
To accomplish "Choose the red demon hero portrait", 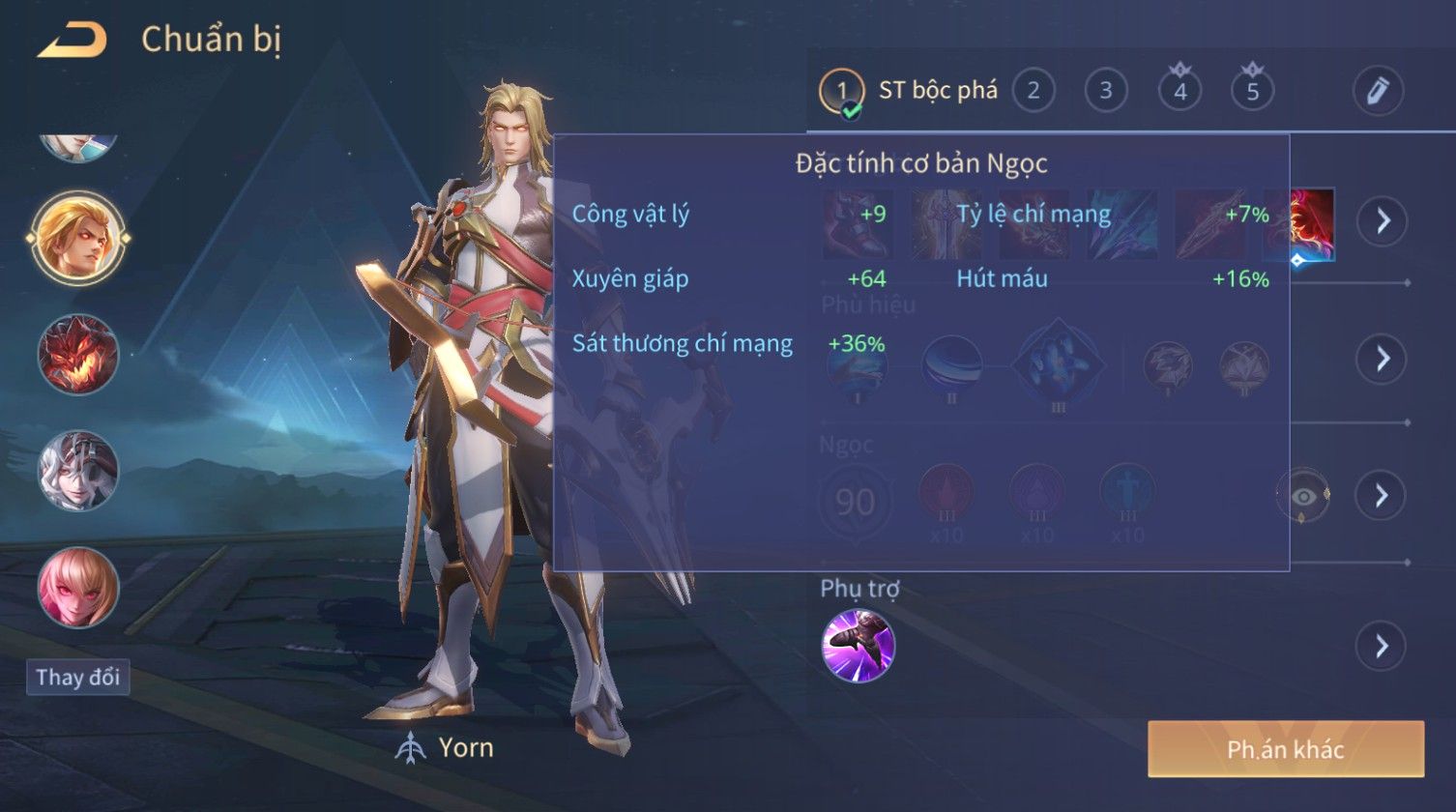I will coord(77,355).
